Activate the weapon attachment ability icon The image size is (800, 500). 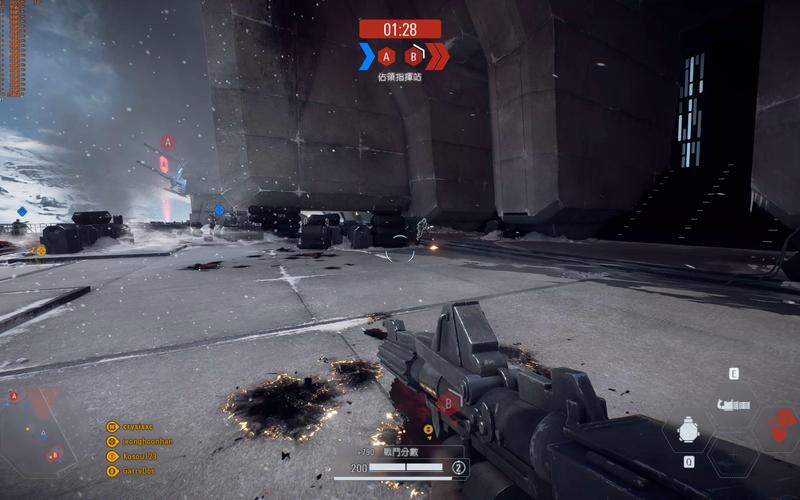pos(734,405)
